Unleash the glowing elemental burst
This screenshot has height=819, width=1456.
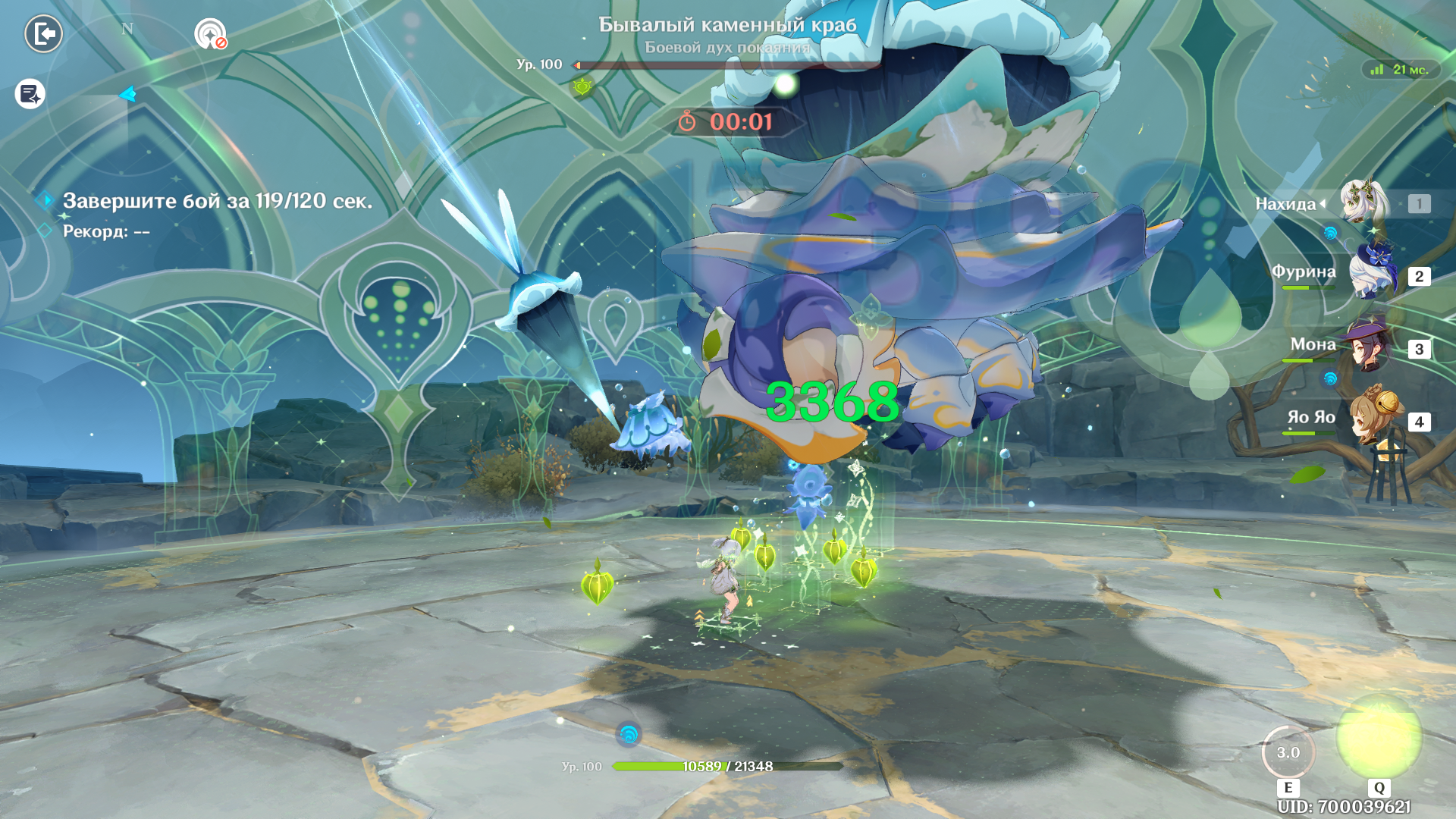[1379, 737]
